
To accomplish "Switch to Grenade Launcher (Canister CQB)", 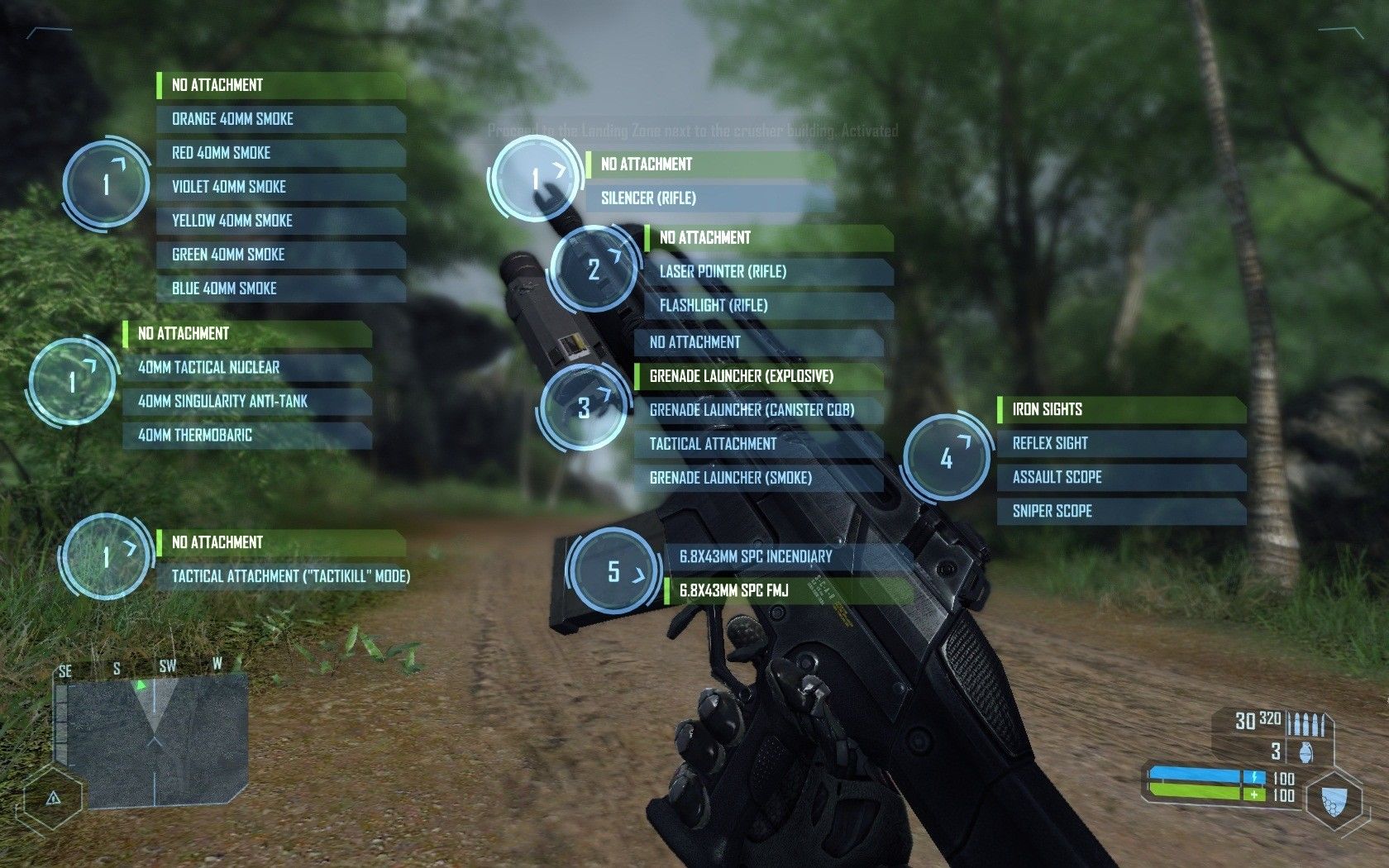I will coord(757,410).
